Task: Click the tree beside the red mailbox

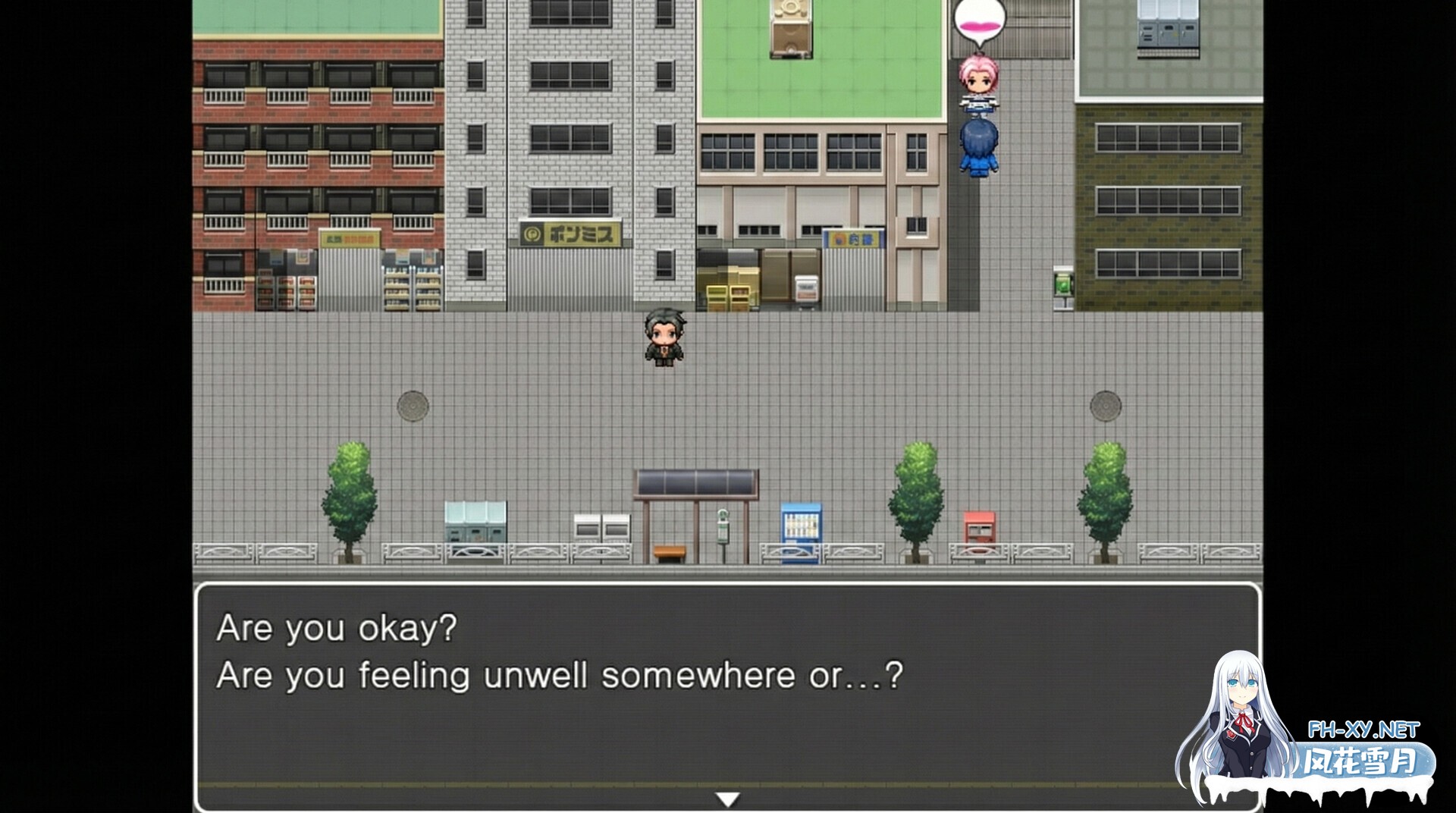Action: click(915, 493)
